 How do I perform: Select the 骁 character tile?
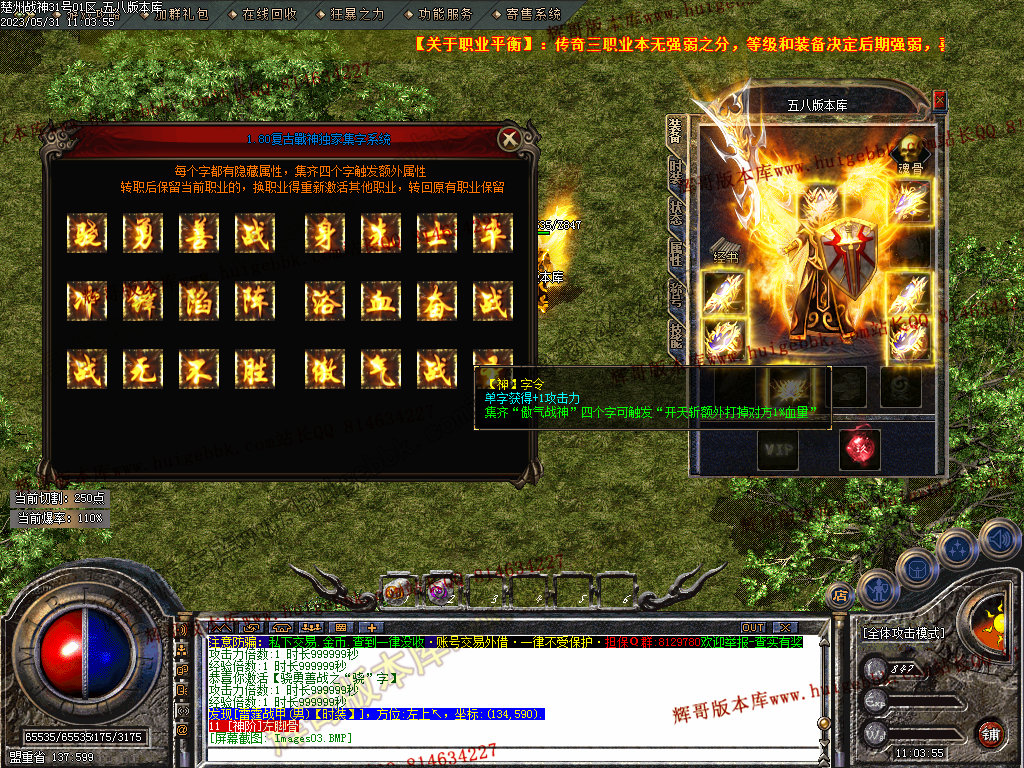point(87,233)
